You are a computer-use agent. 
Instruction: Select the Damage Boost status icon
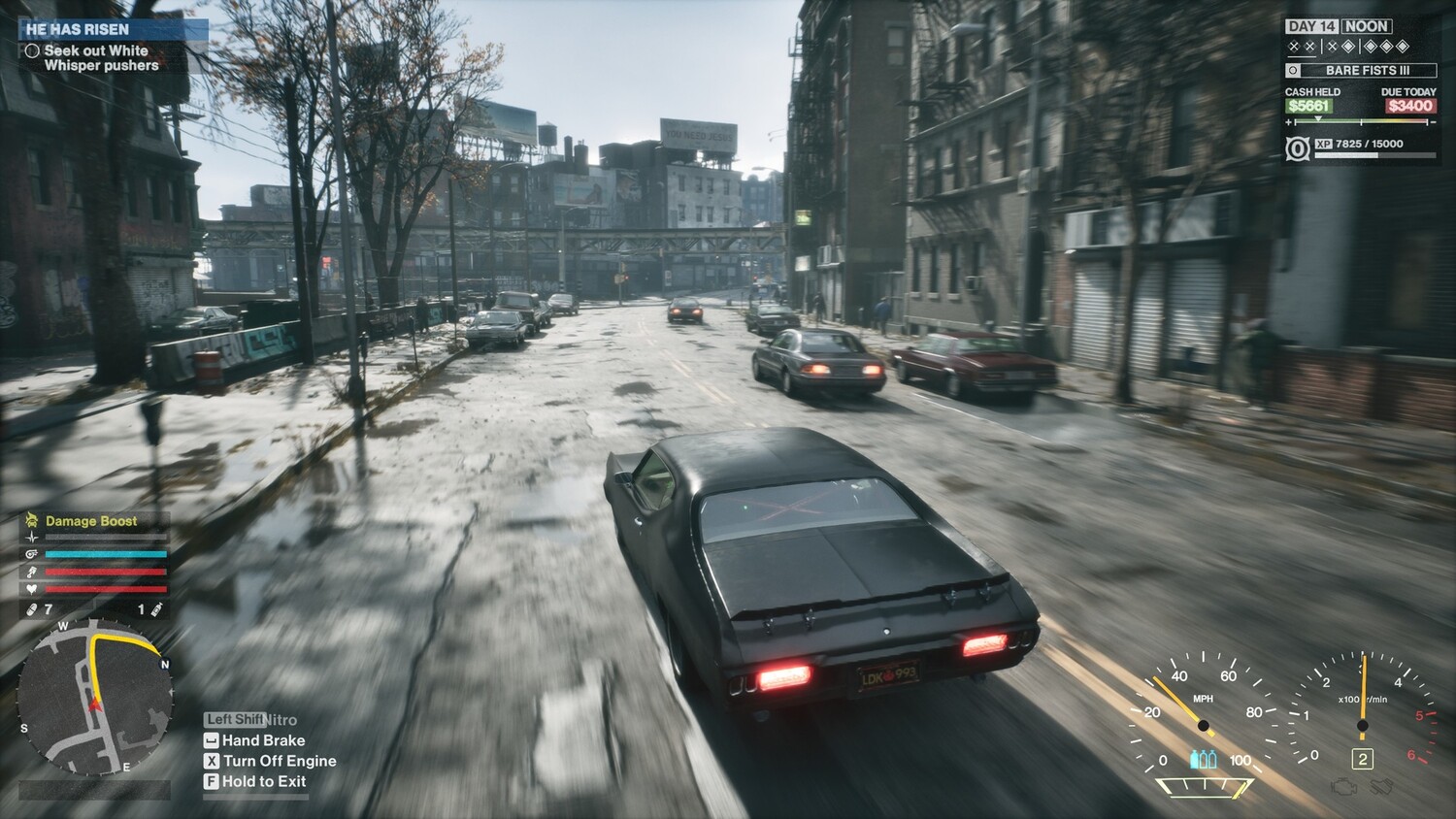coord(31,521)
